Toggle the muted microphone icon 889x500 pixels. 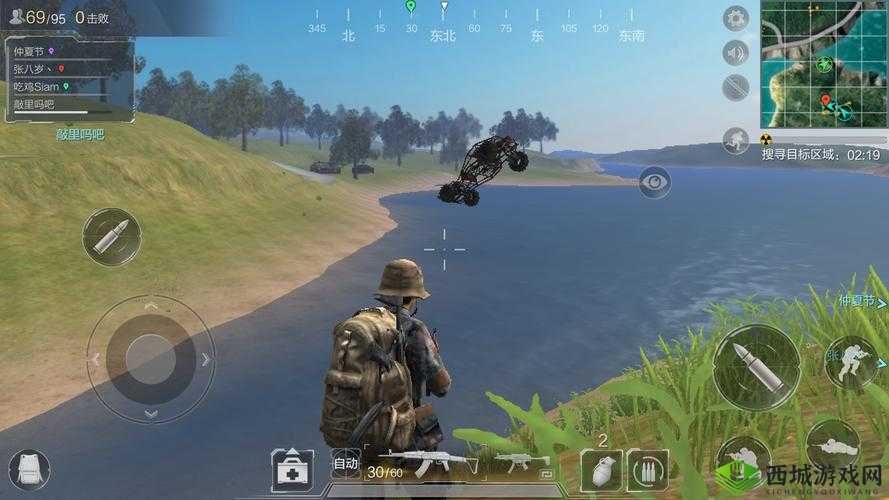pos(736,86)
